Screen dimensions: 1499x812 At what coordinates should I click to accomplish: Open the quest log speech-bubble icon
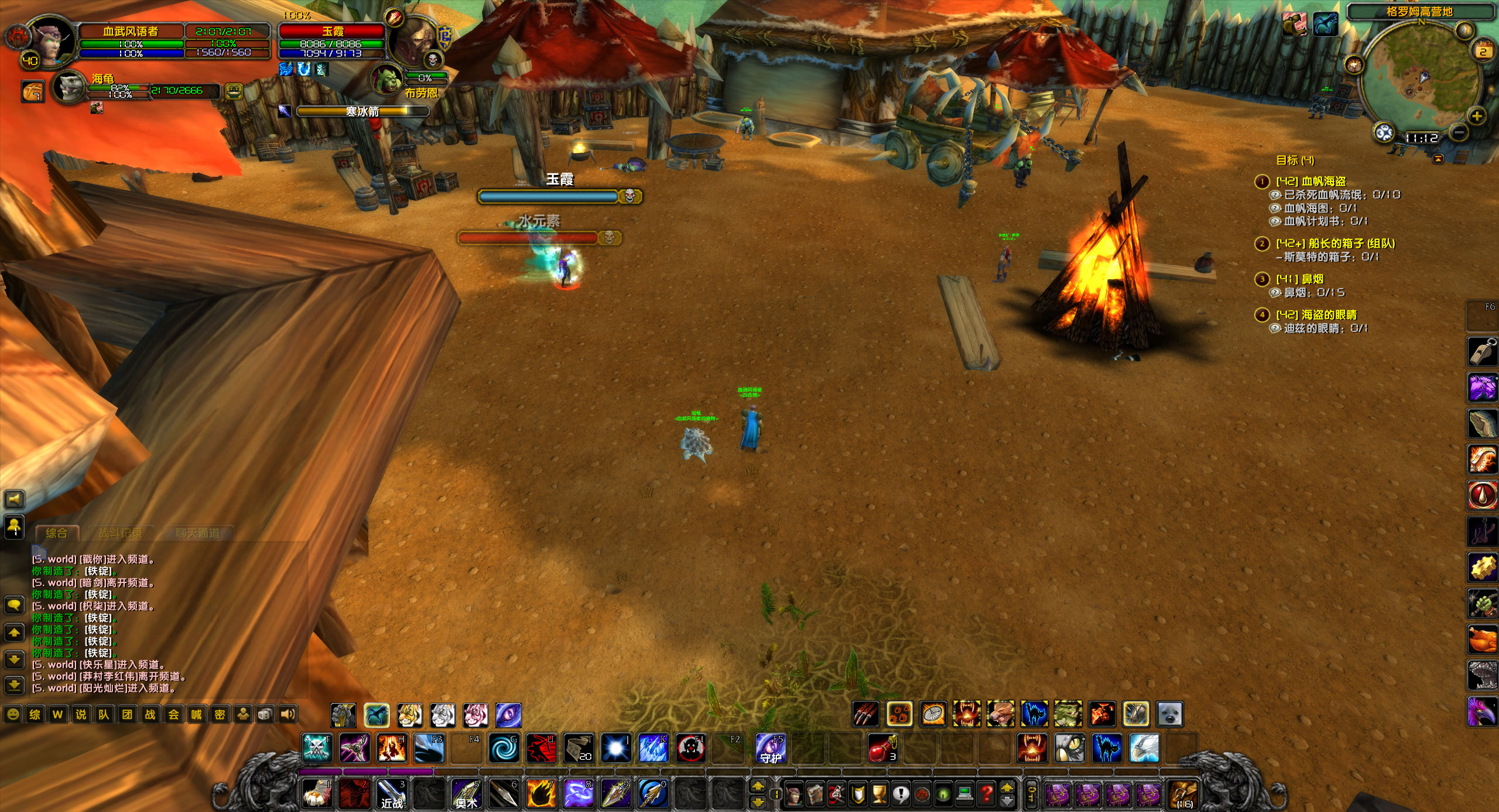tap(901, 794)
